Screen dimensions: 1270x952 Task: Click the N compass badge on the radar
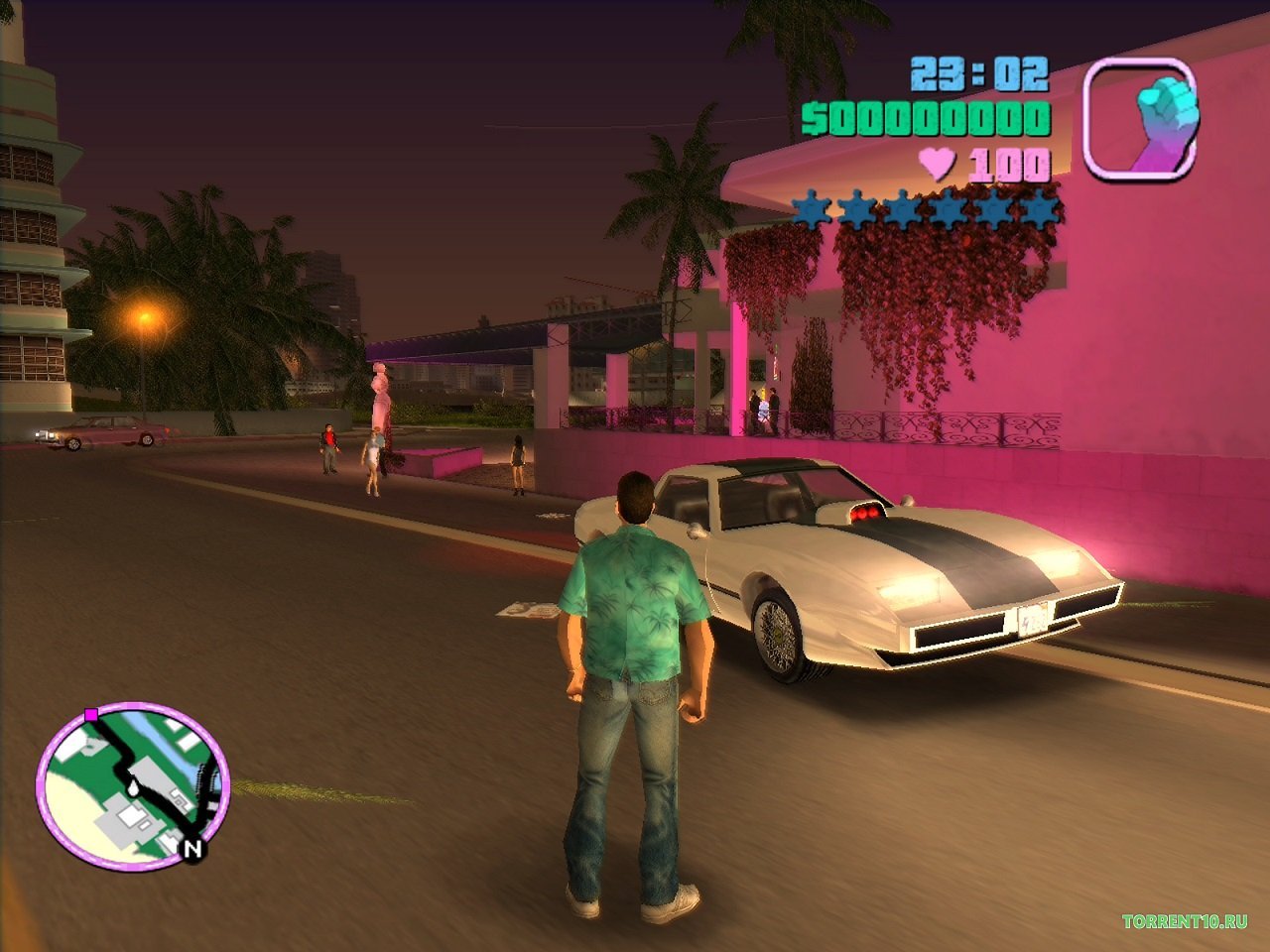coord(191,849)
